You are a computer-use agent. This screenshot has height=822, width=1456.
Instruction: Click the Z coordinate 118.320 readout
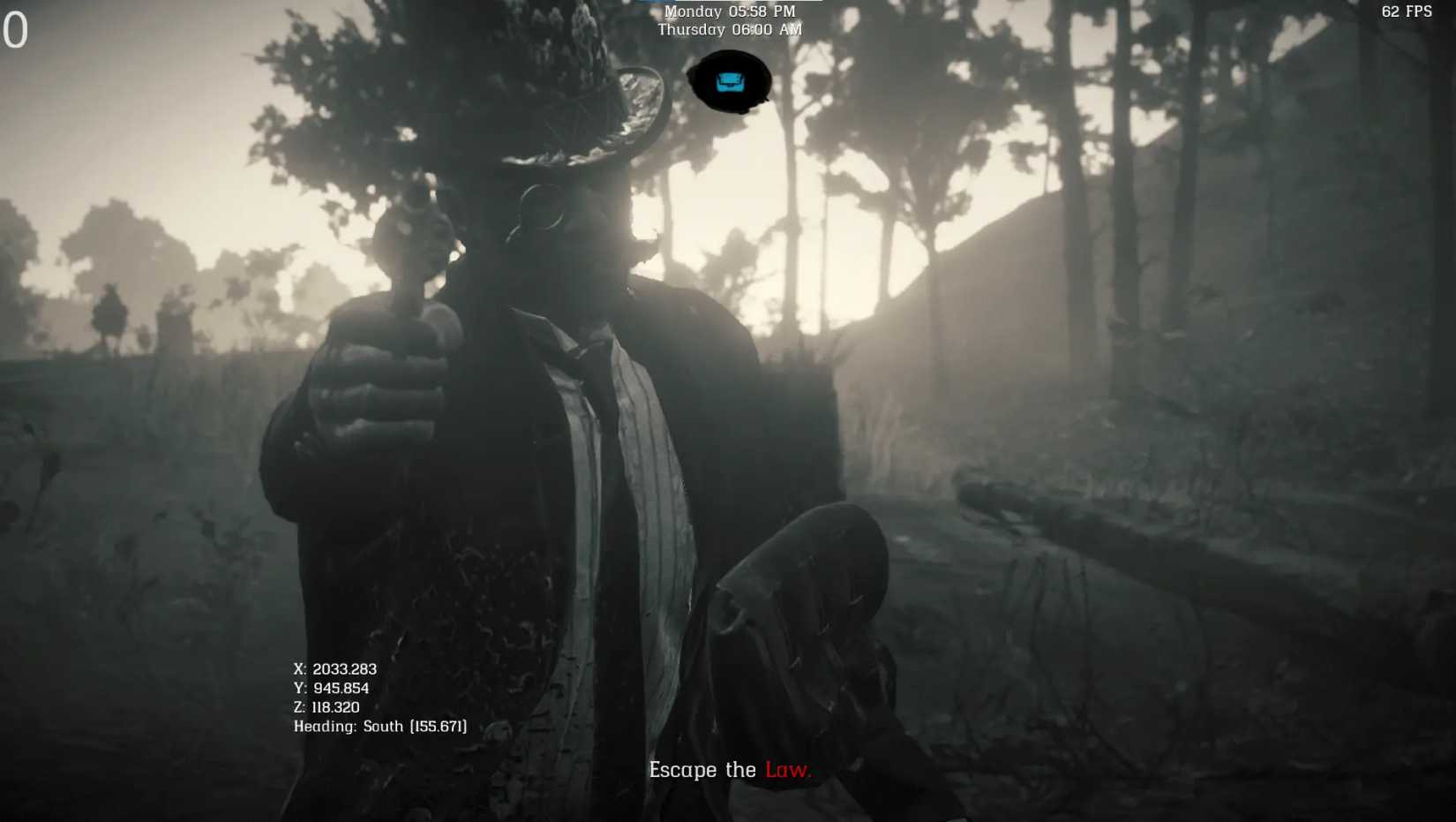[x=327, y=706]
